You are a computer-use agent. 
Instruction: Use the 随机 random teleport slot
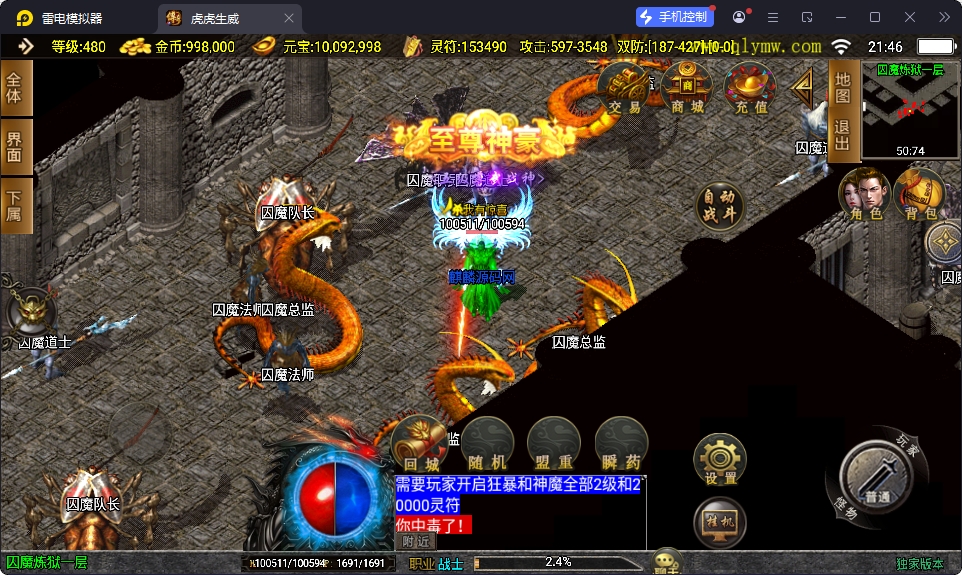coord(487,443)
